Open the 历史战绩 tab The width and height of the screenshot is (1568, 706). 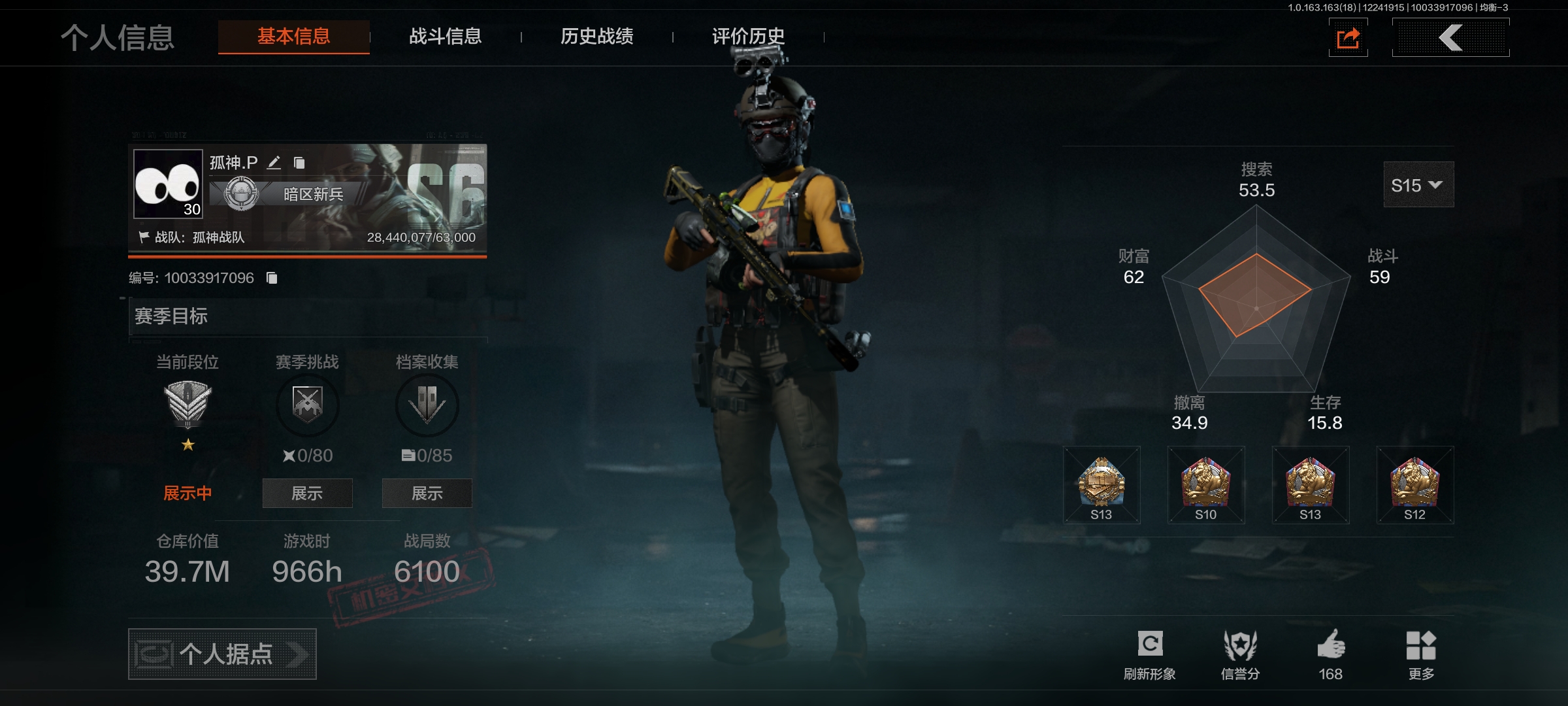click(x=596, y=37)
